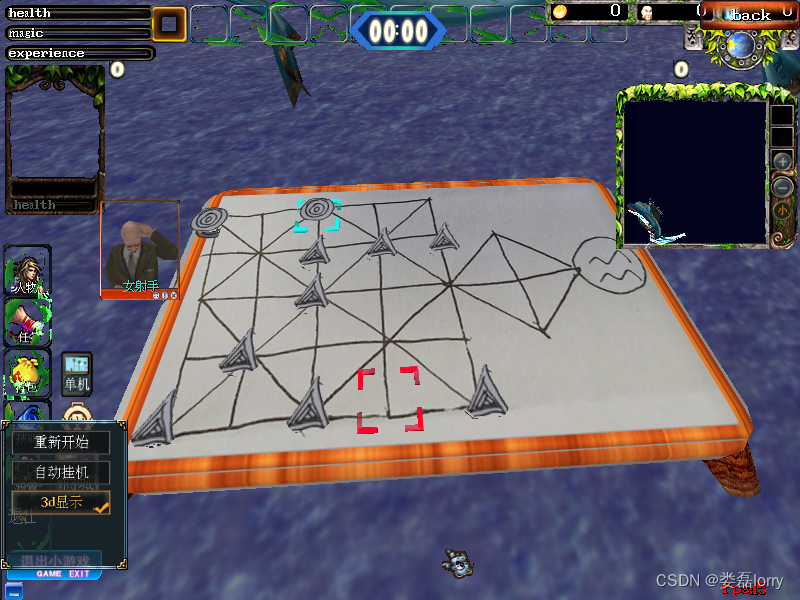The width and height of the screenshot is (800, 600).
Task: Select the 单机 single-player mode icon
Action: (77, 372)
